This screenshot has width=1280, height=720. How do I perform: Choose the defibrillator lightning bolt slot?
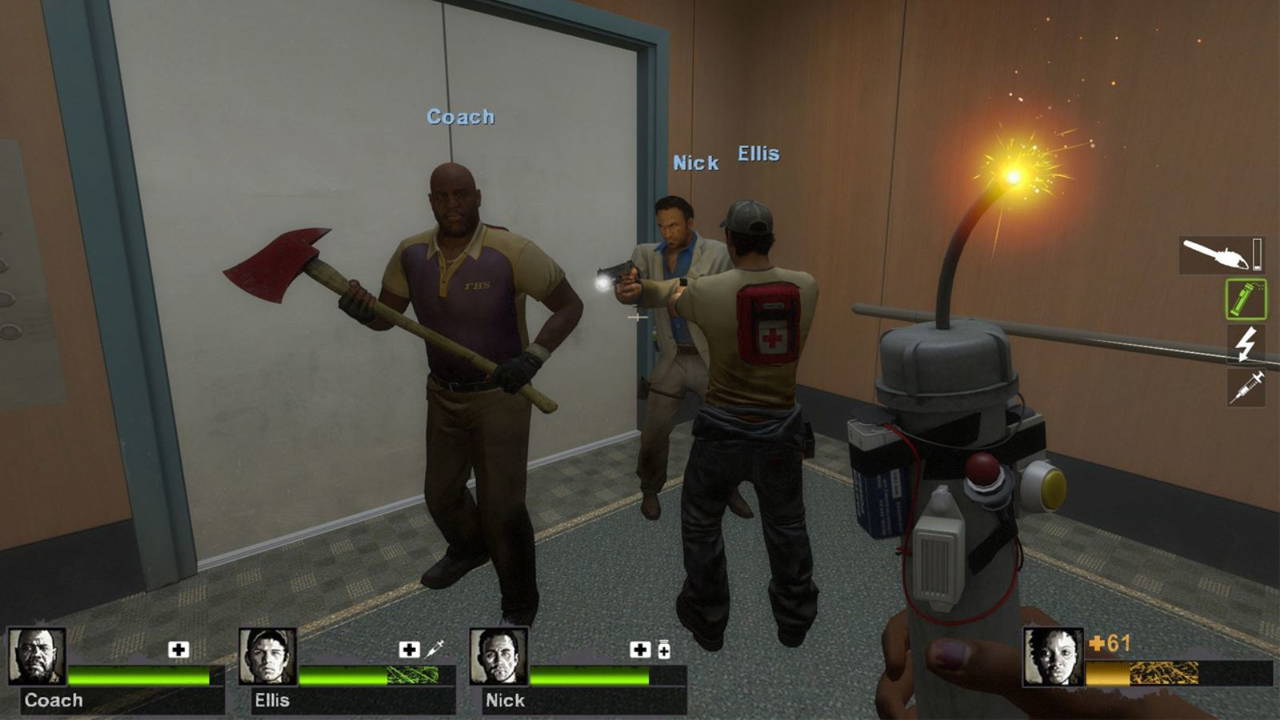[x=1246, y=344]
